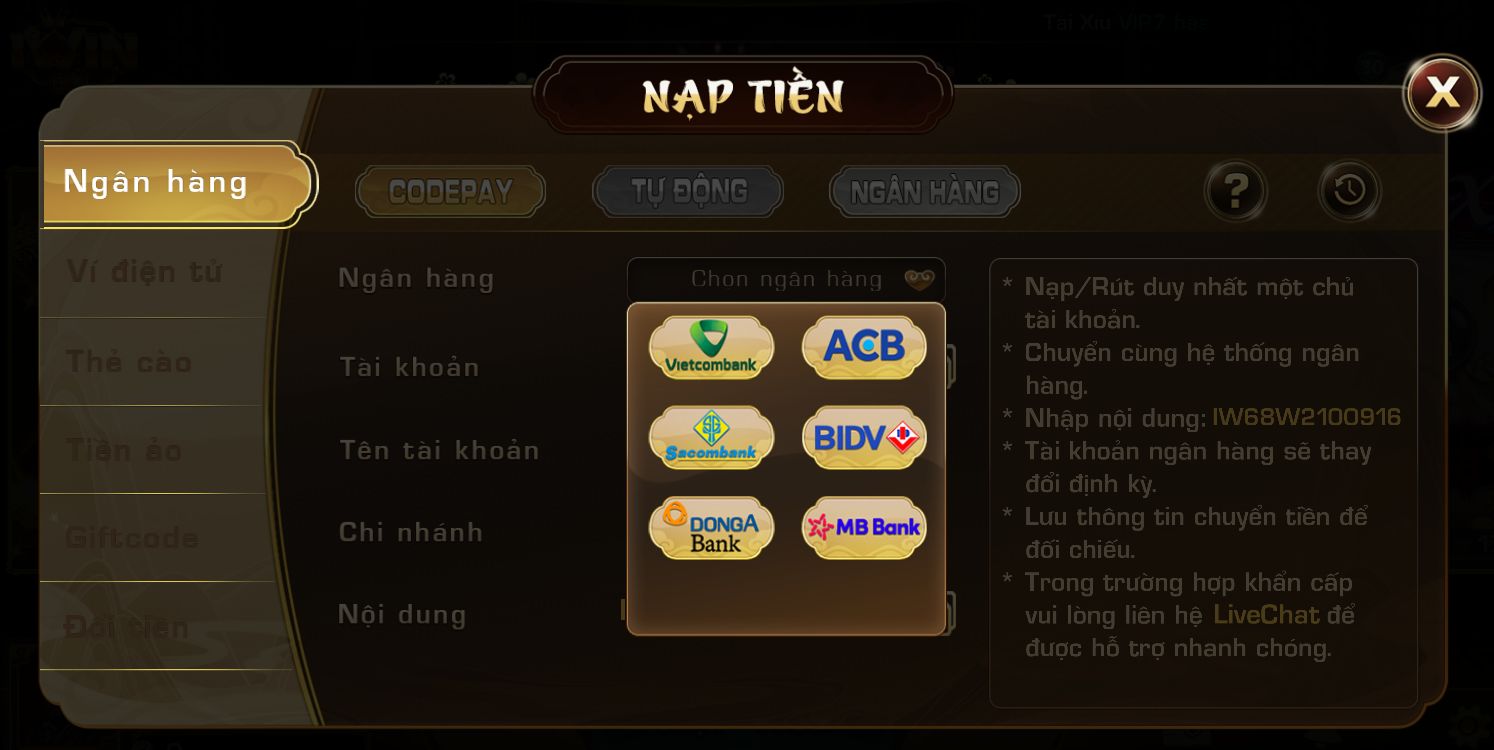The image size is (1494, 750).
Task: Select Sacombank from the bank list
Action: tap(711, 438)
